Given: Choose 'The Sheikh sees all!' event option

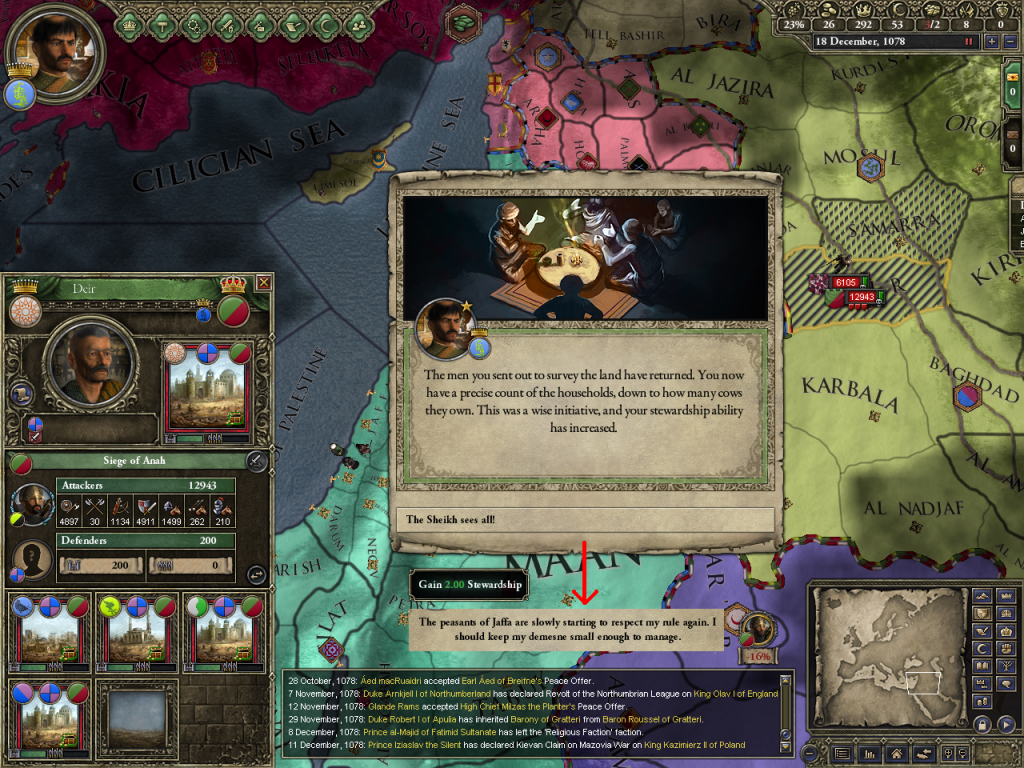Looking at the screenshot, I should (x=587, y=520).
